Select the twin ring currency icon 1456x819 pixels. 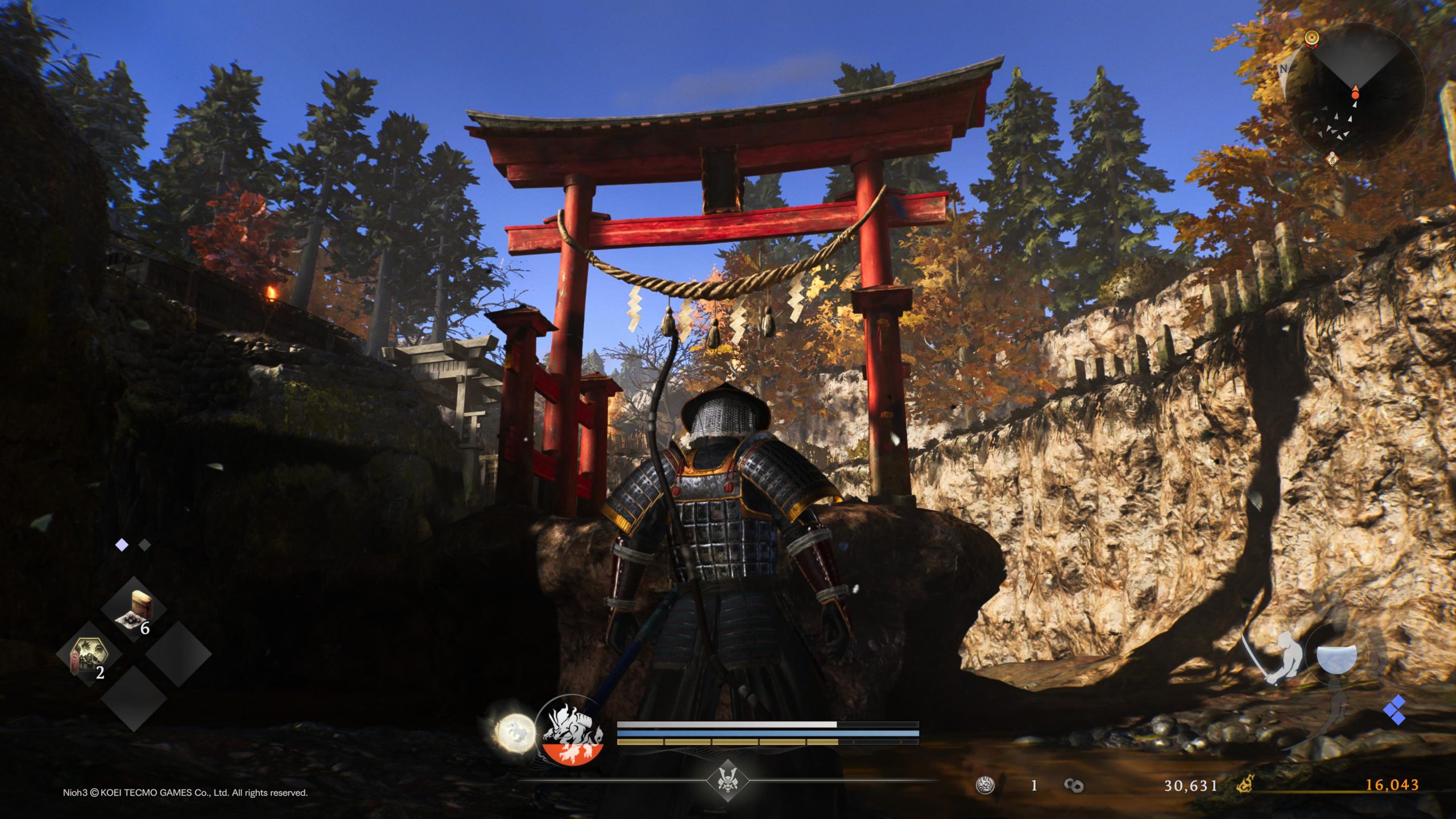click(1073, 785)
